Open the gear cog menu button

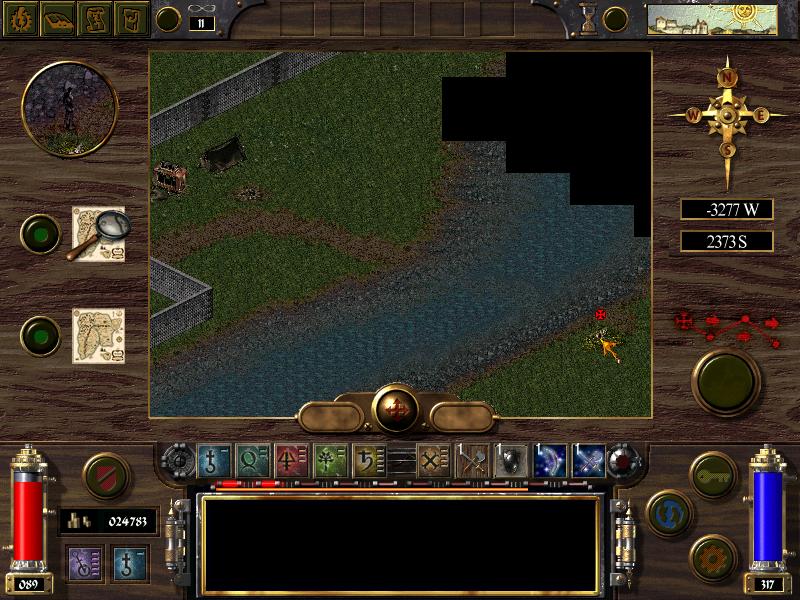(23, 18)
